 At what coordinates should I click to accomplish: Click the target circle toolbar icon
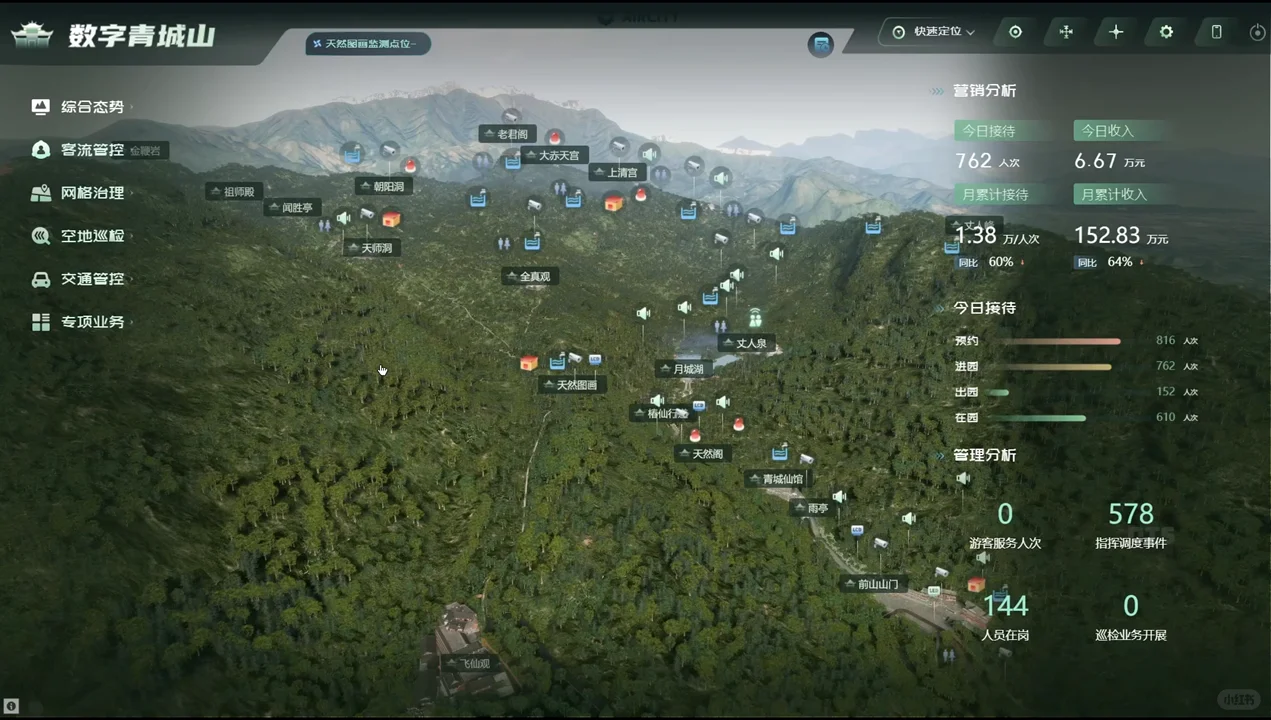pos(1015,32)
